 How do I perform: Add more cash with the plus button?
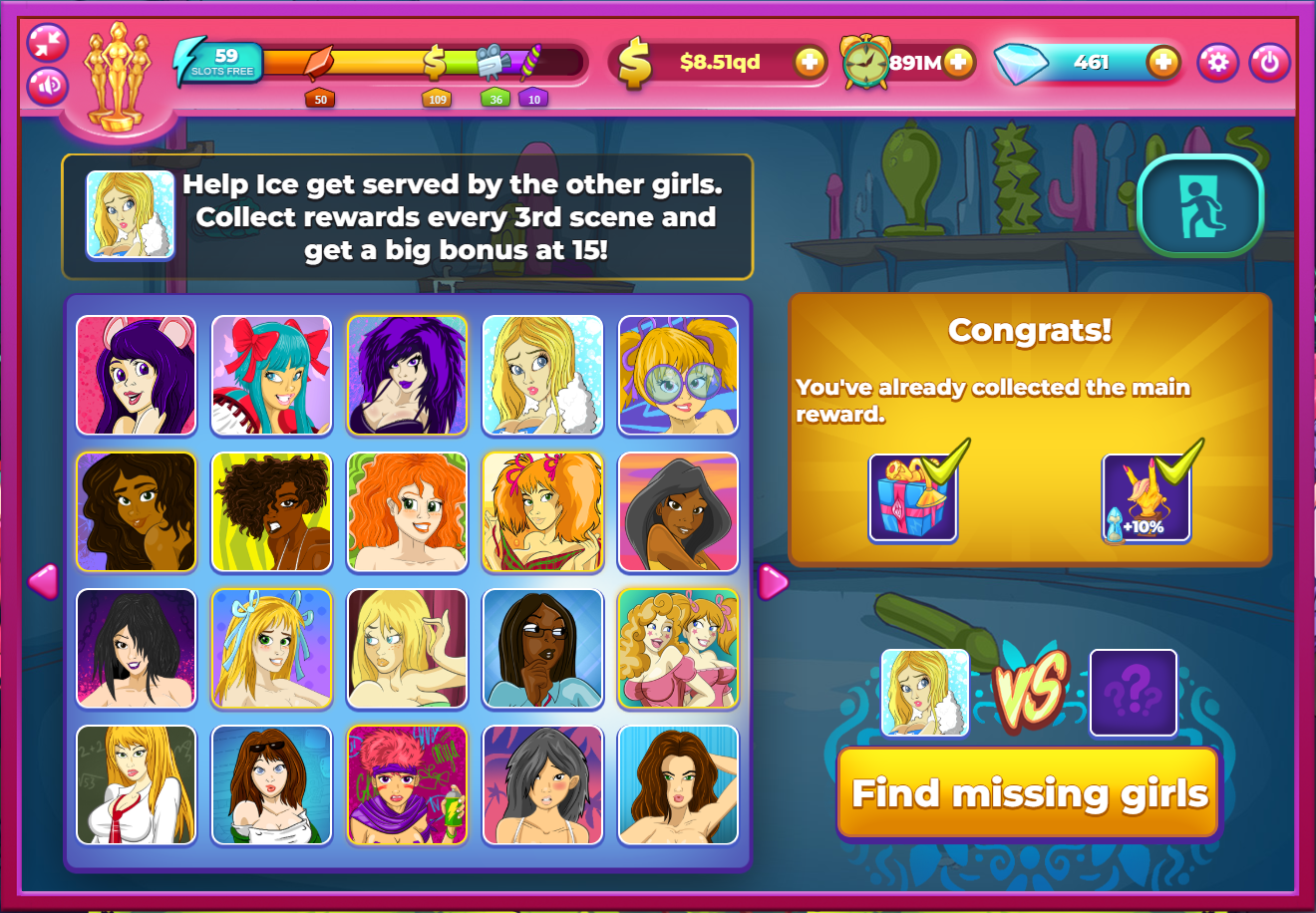810,63
